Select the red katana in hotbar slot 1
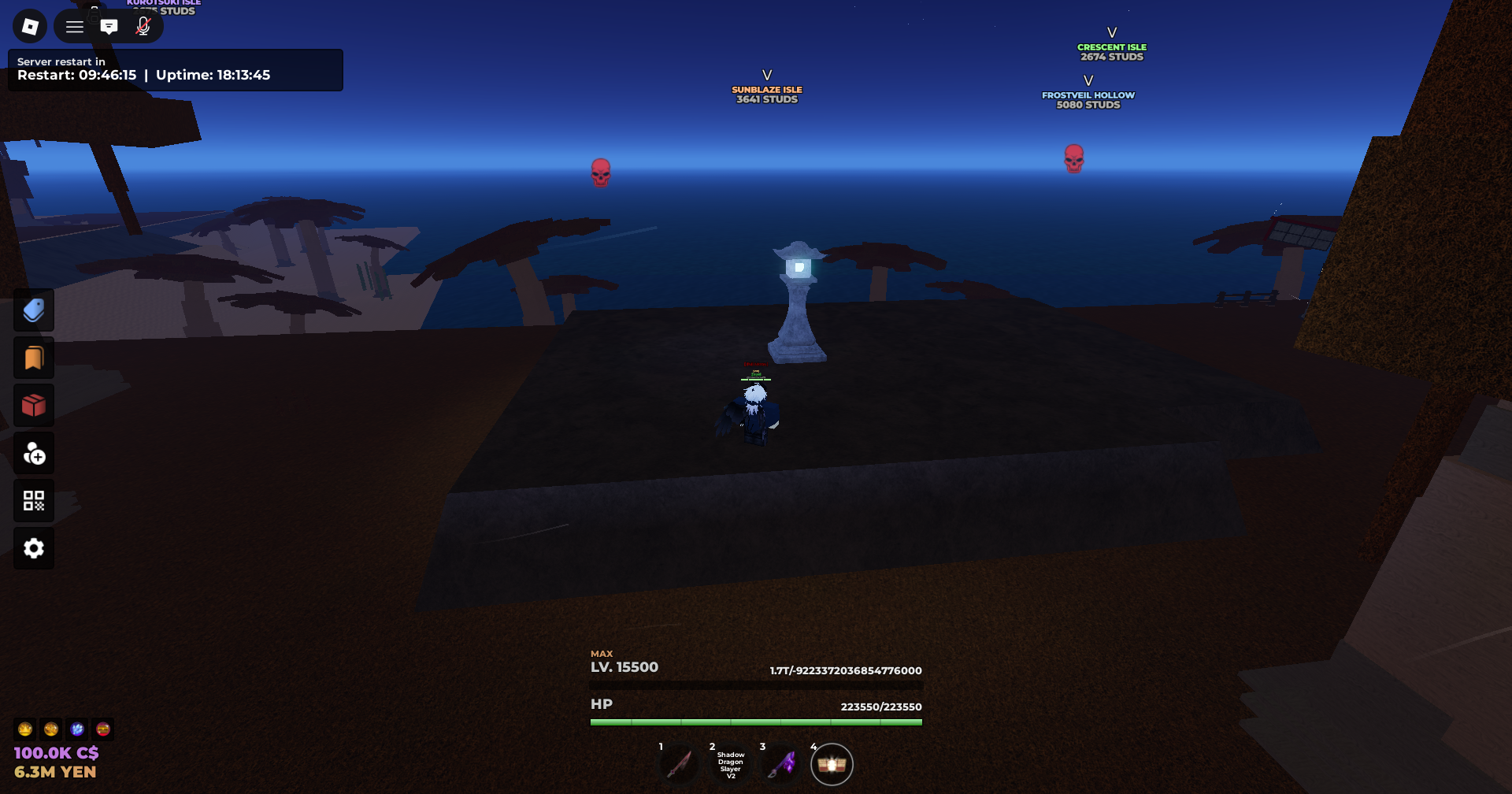This screenshot has width=1512, height=794. coord(679,765)
